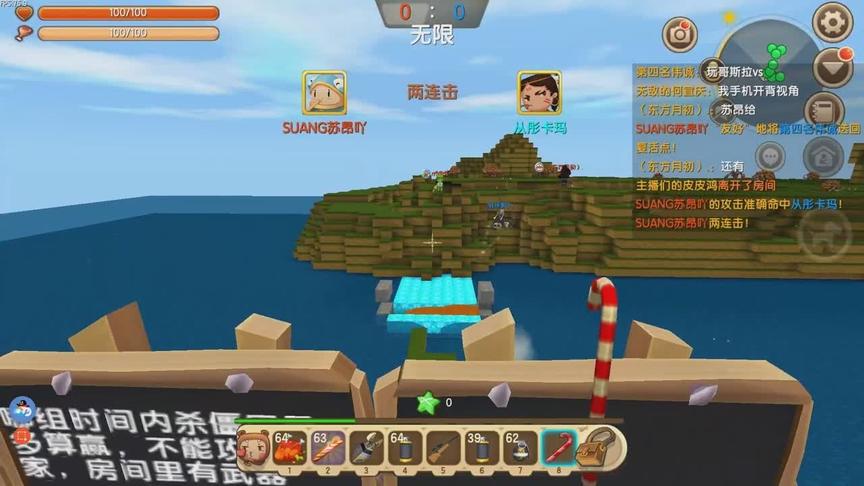Select SUANG苏昂吖 player avatar
This screenshot has width=864, height=486.
pos(324,93)
